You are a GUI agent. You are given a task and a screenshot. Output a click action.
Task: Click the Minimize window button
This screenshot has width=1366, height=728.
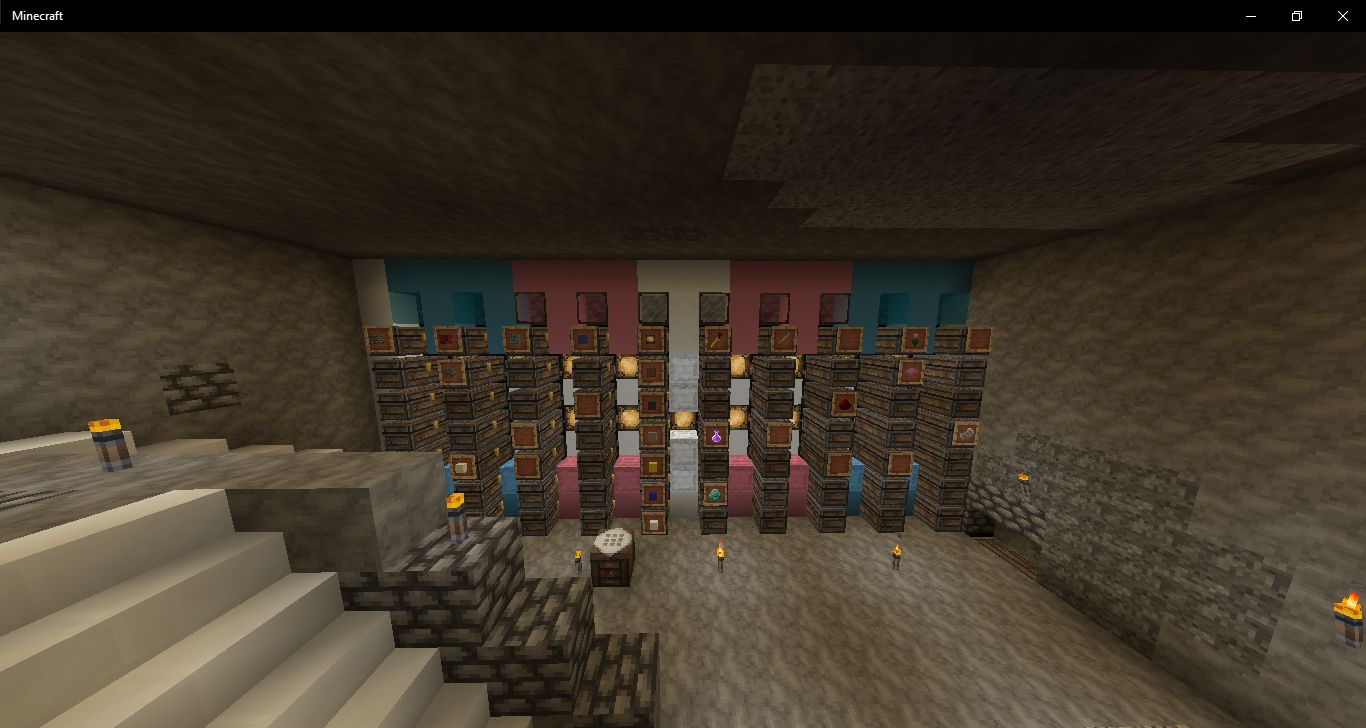click(1249, 16)
